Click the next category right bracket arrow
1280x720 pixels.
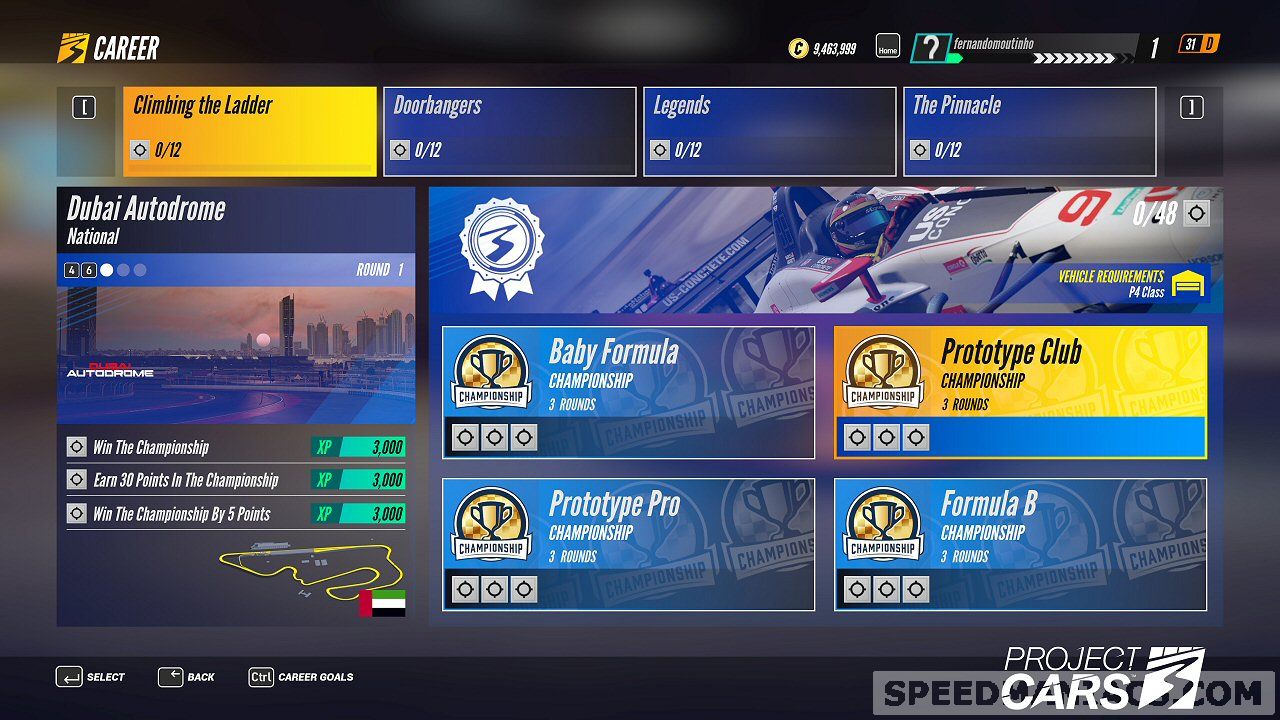(1191, 108)
